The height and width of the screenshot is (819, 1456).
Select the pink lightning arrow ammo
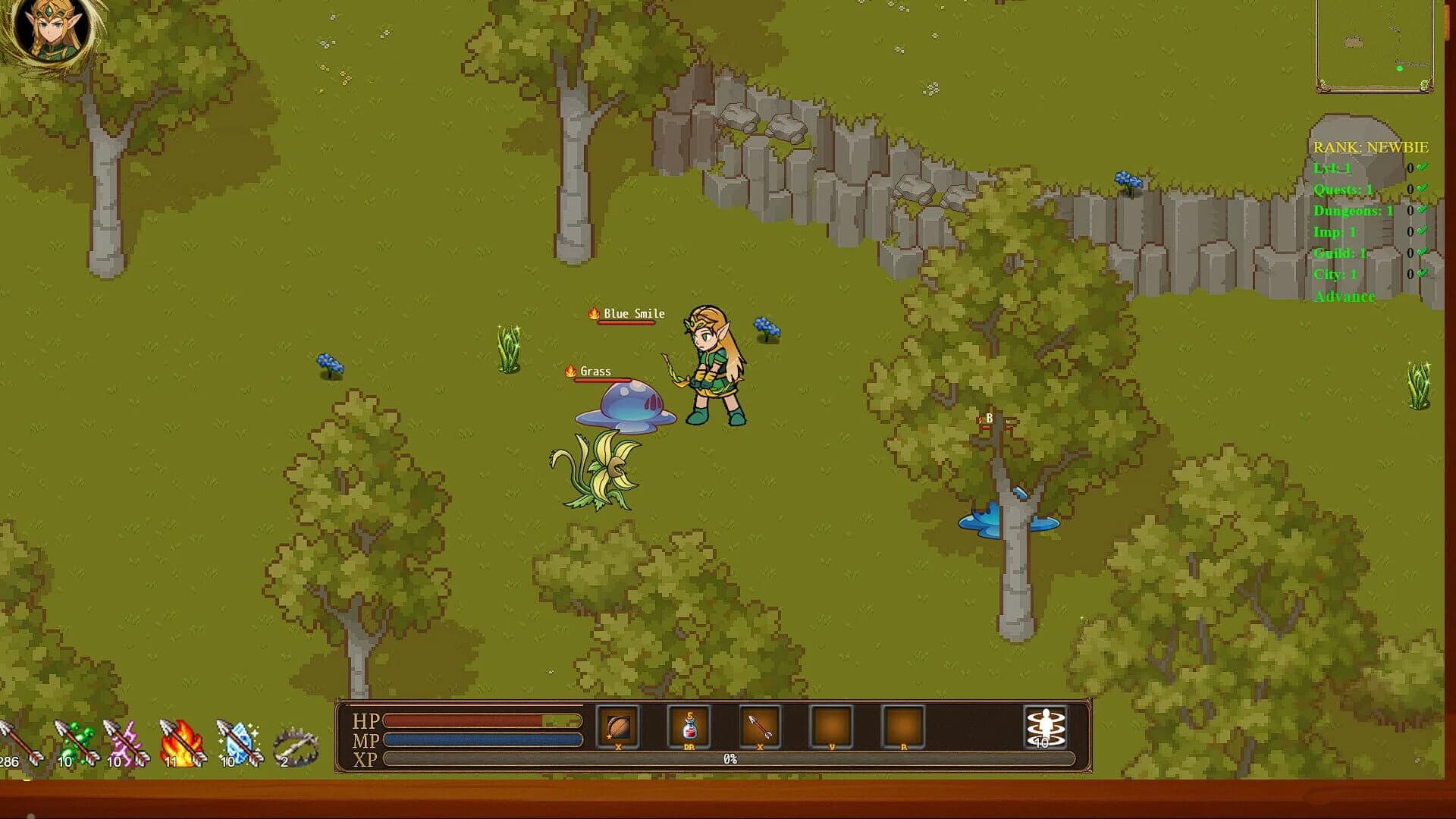[x=125, y=739]
